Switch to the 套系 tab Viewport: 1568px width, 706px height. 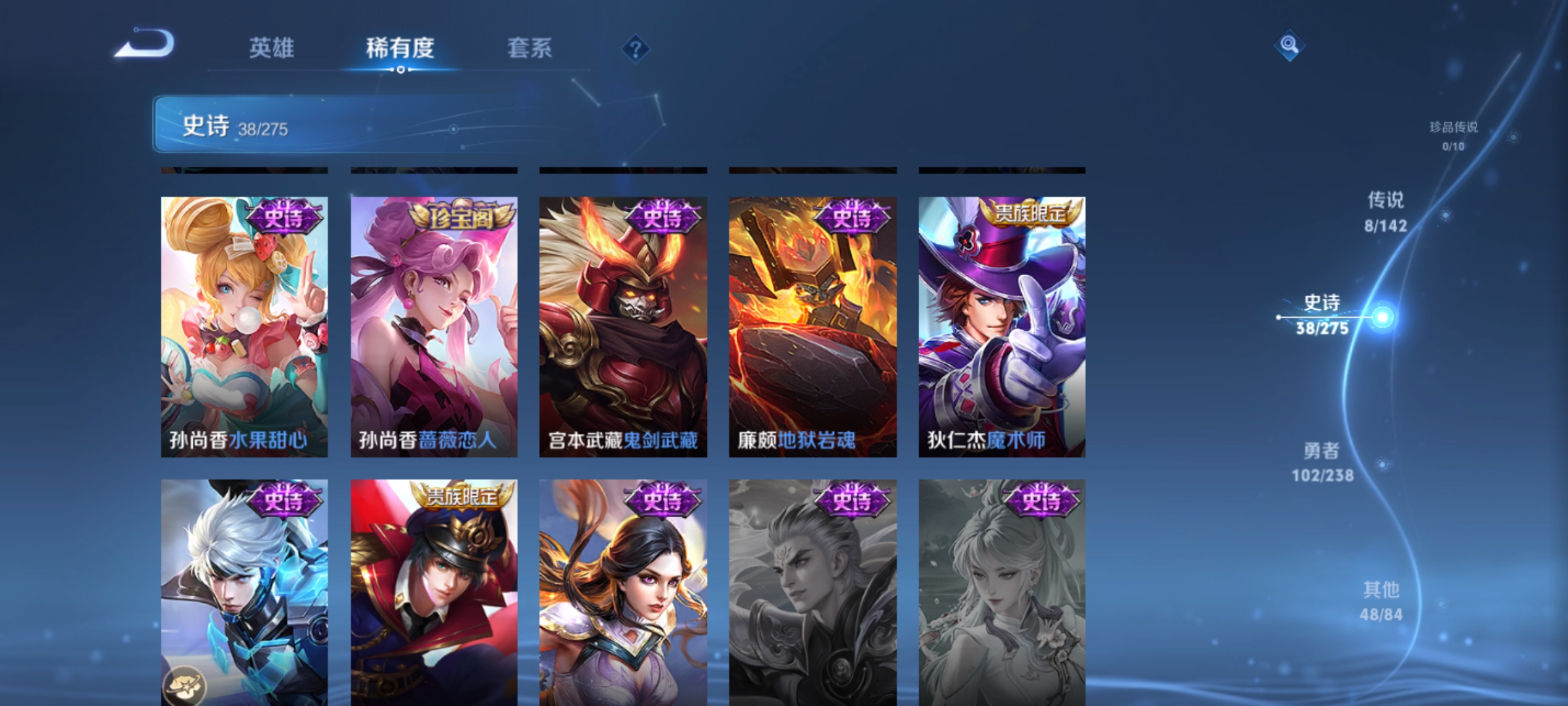531,48
